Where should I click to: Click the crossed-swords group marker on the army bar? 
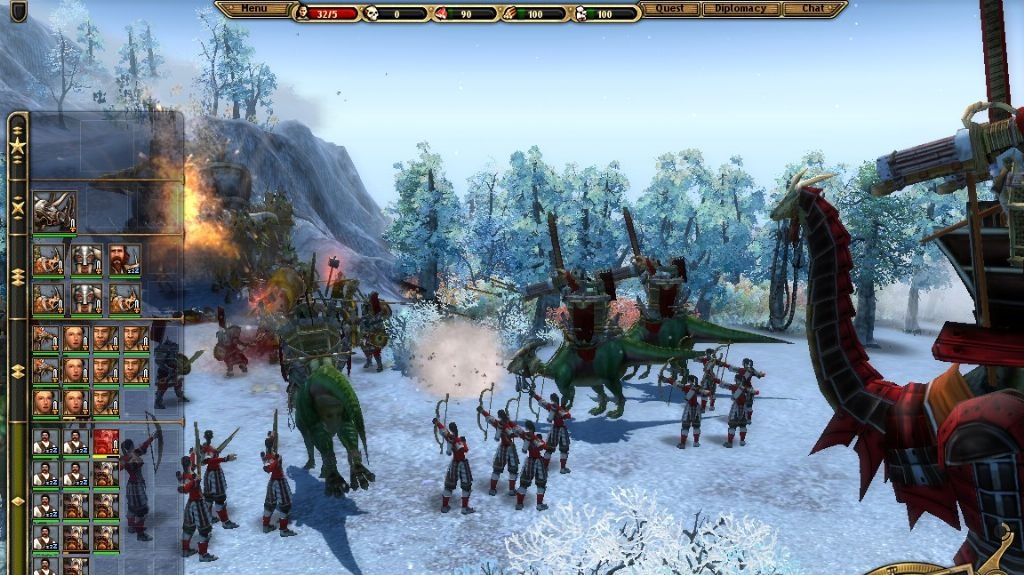17,208
